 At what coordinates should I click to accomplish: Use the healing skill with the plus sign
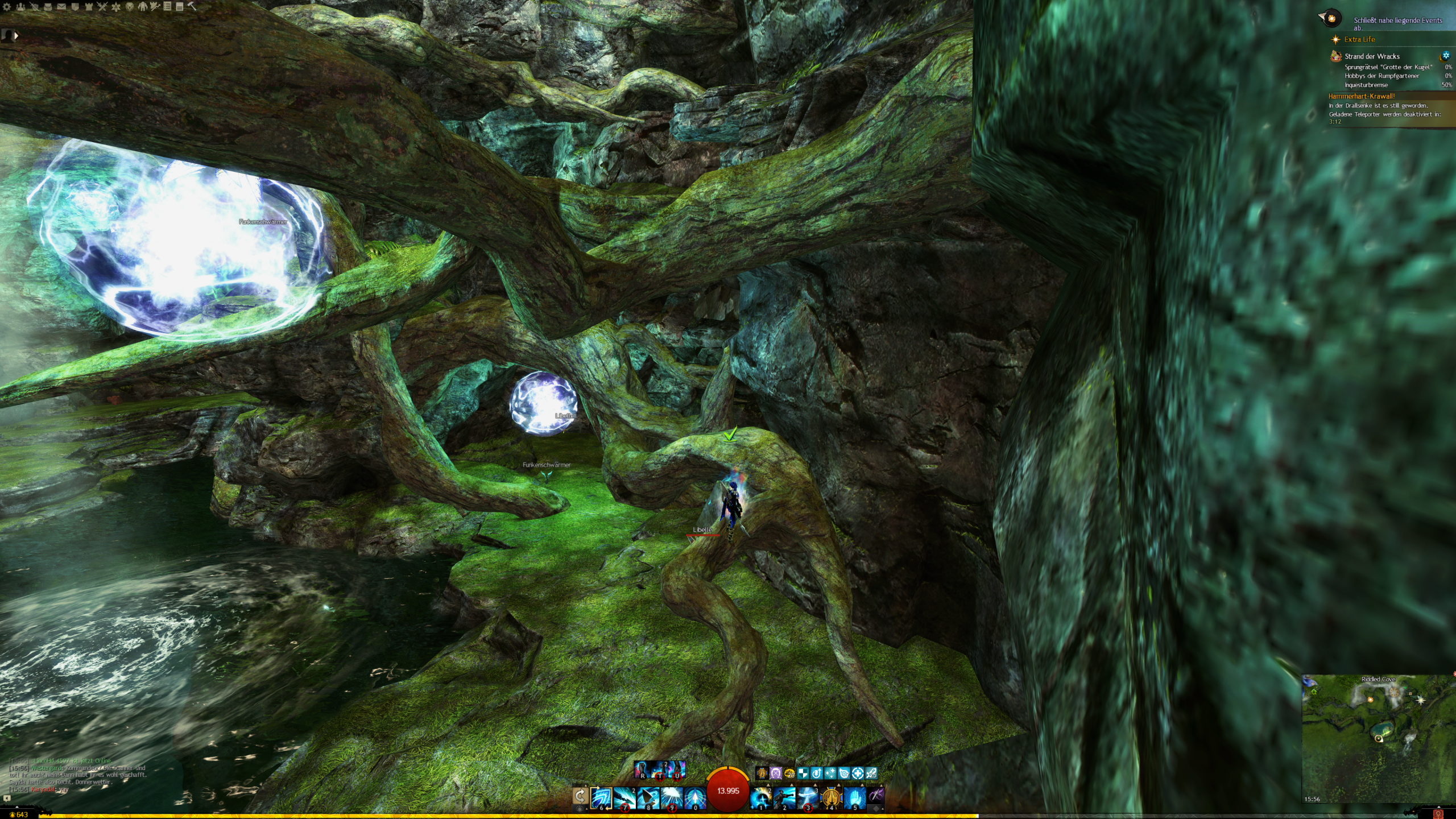pyautogui.click(x=761, y=797)
